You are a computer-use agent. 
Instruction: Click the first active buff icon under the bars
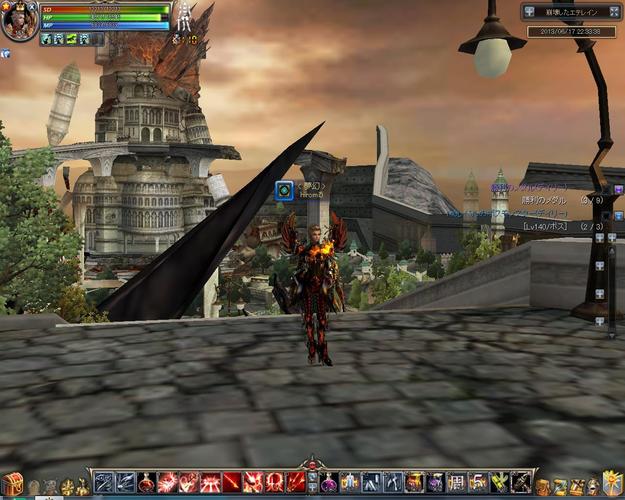coord(46,39)
